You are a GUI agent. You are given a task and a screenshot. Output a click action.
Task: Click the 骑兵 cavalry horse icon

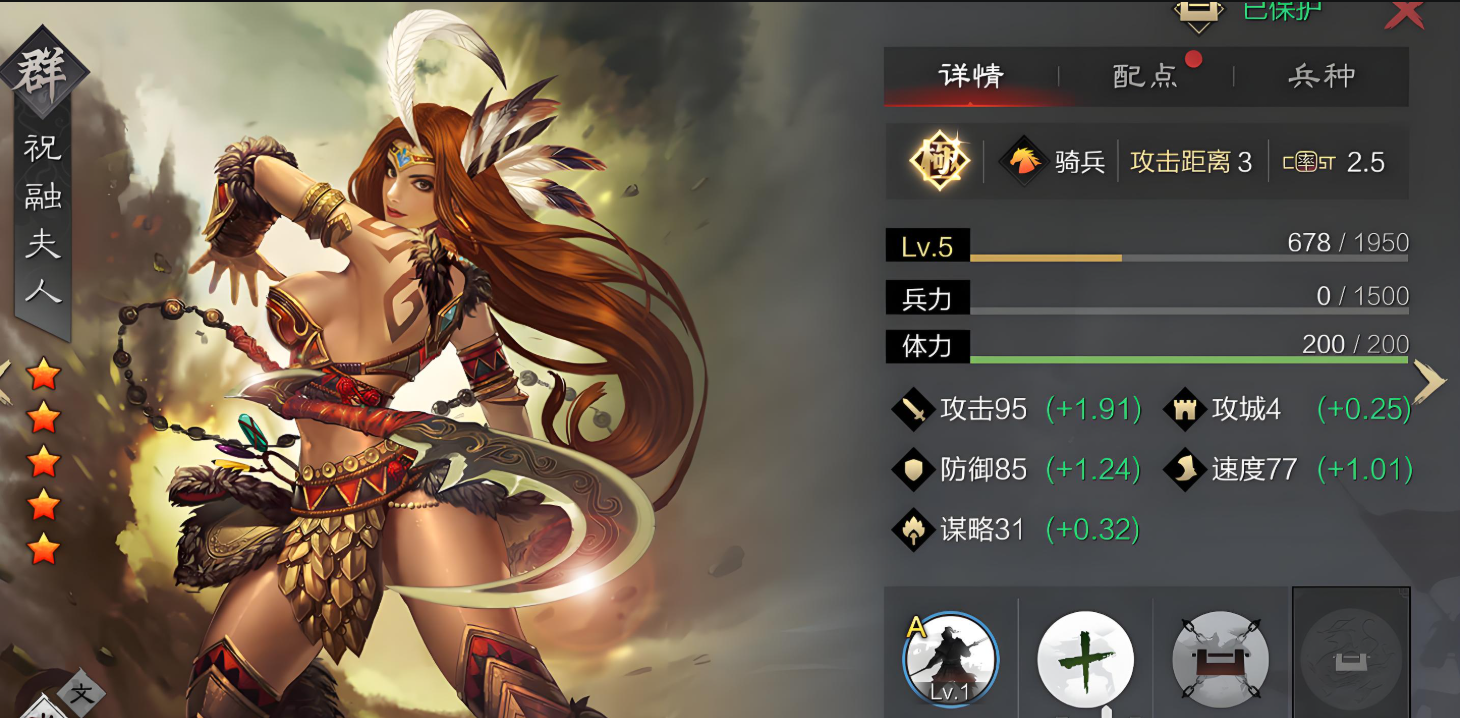(1023, 161)
